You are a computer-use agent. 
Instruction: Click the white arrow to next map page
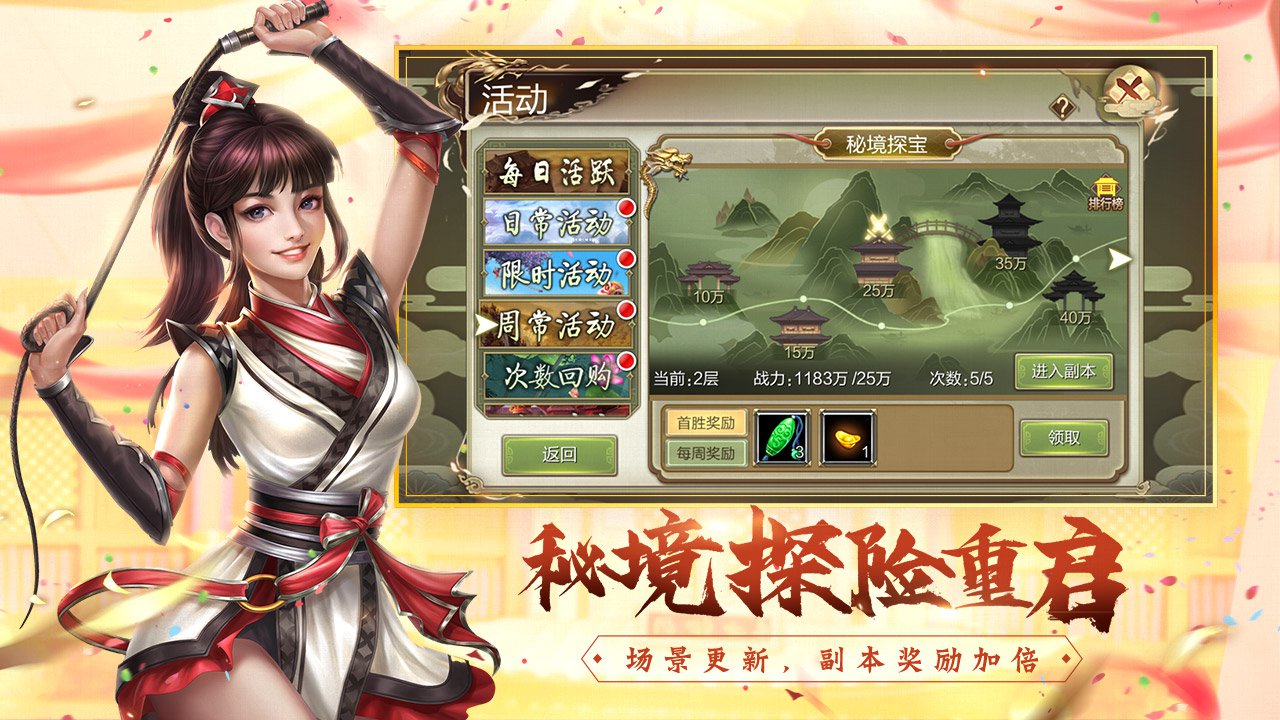tap(1121, 259)
